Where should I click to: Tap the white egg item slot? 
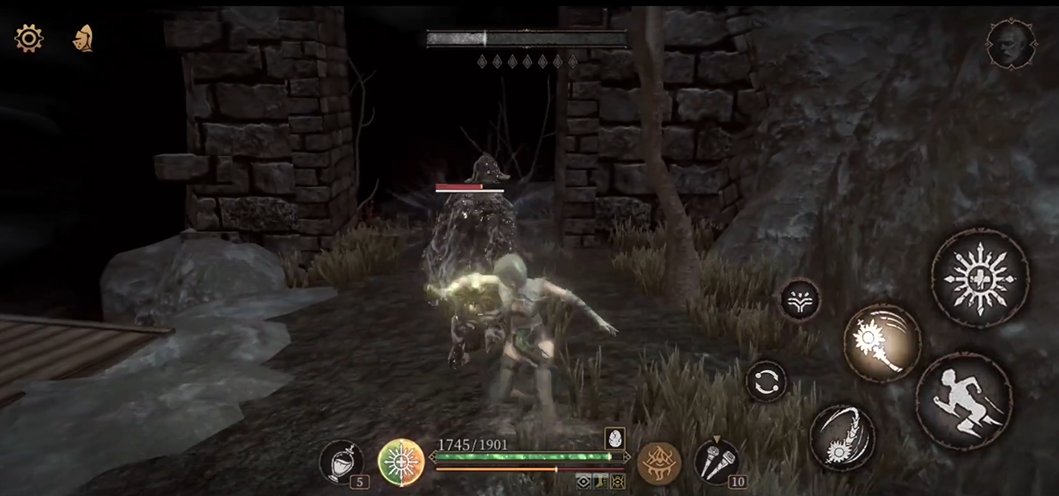[614, 438]
